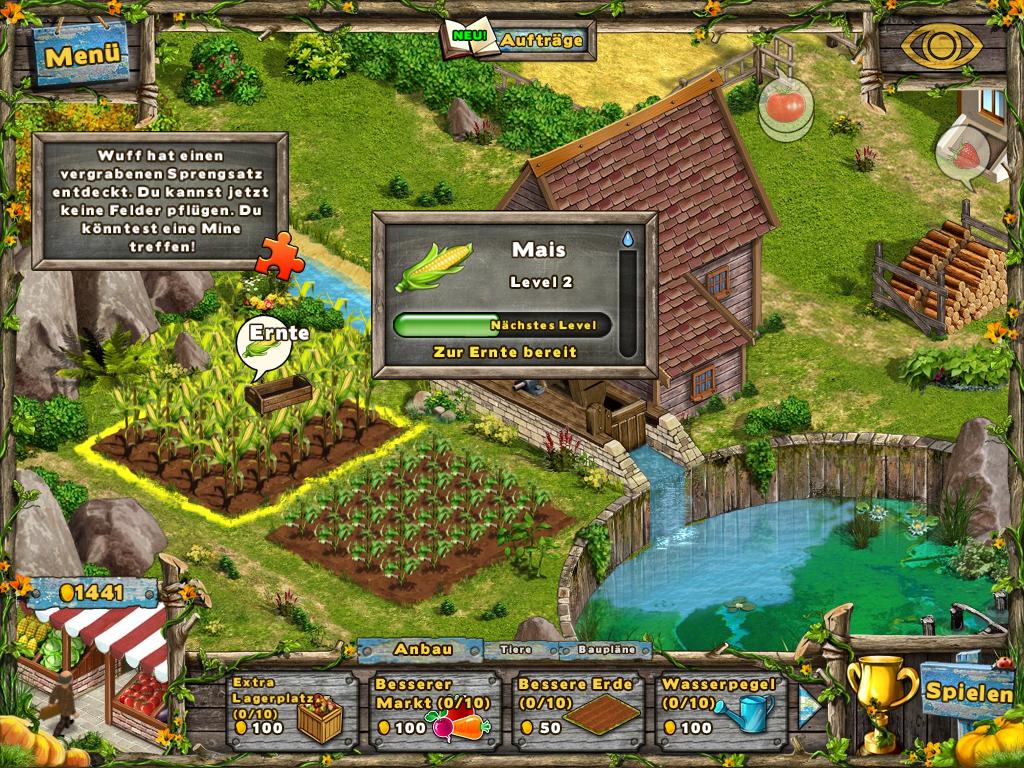Start the level with Spielen

(968, 690)
